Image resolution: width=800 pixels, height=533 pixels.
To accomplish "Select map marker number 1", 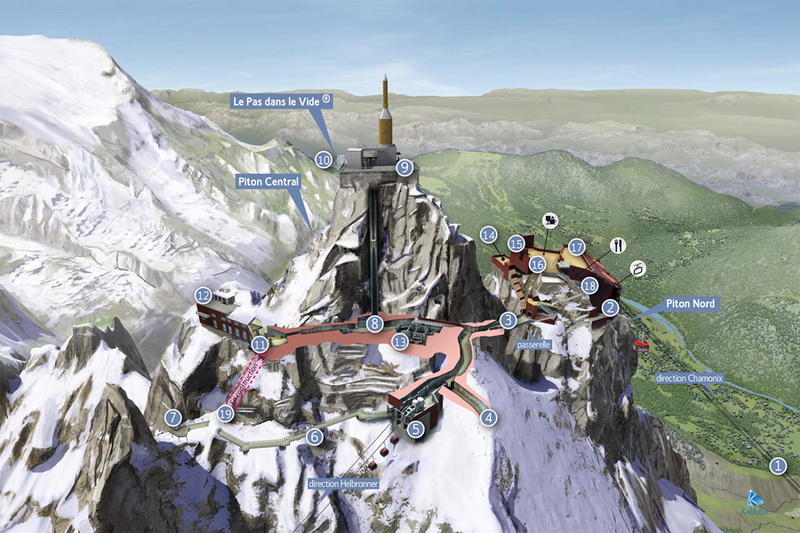I will tap(778, 465).
